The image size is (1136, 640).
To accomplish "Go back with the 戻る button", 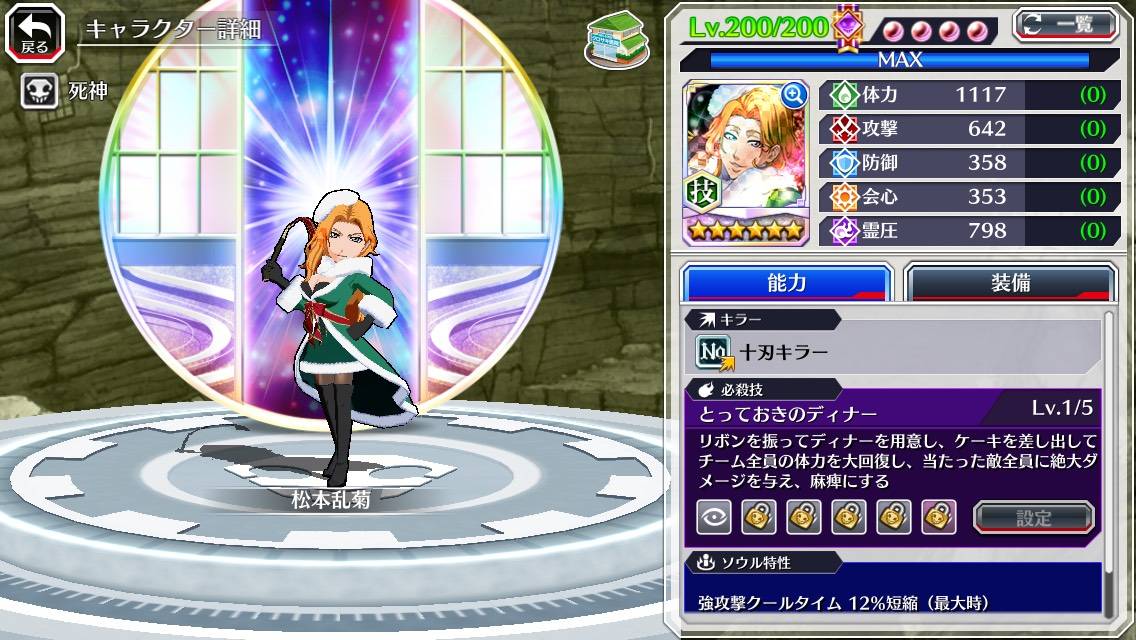I will [34, 34].
